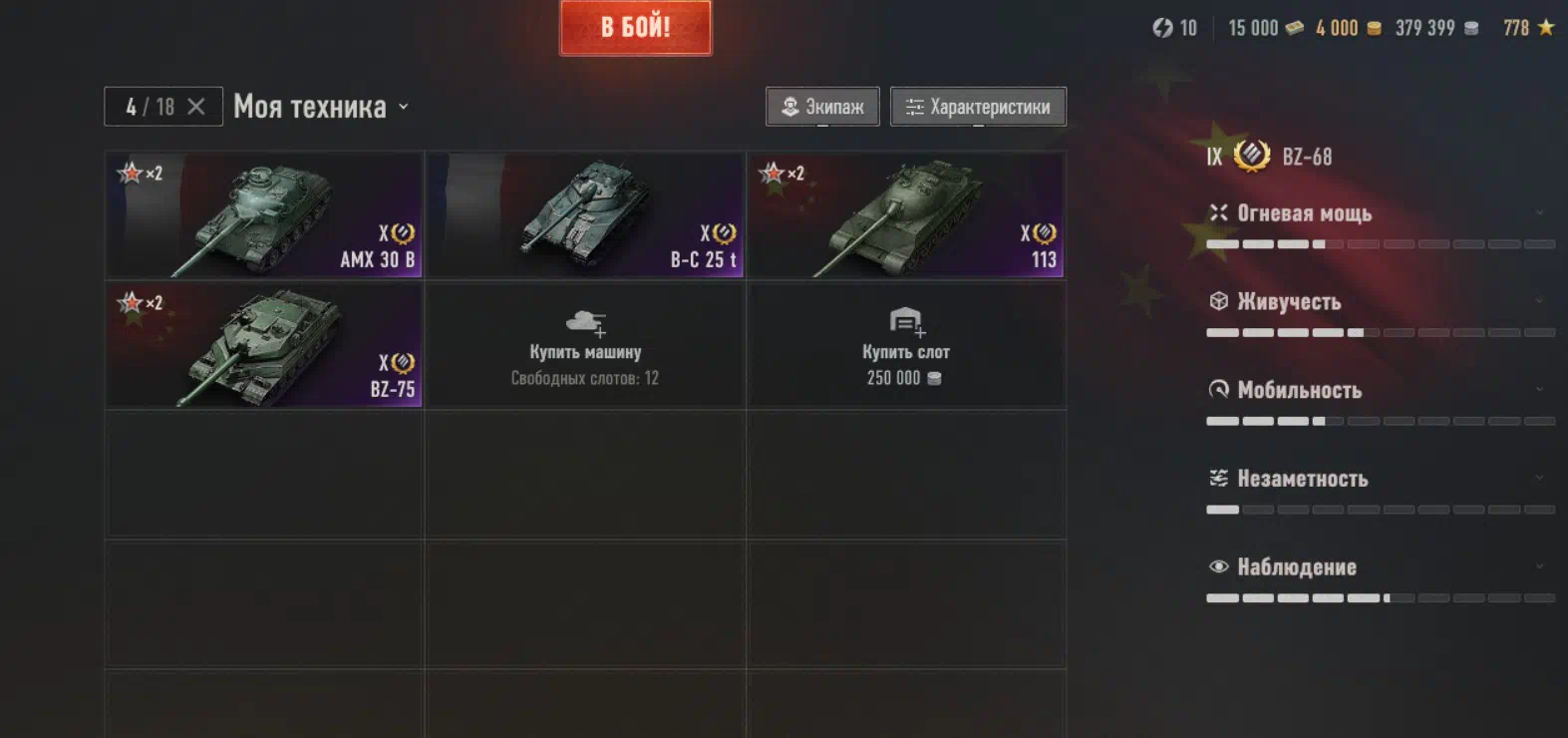Open the Моя техника dropdown

pyautogui.click(x=321, y=107)
